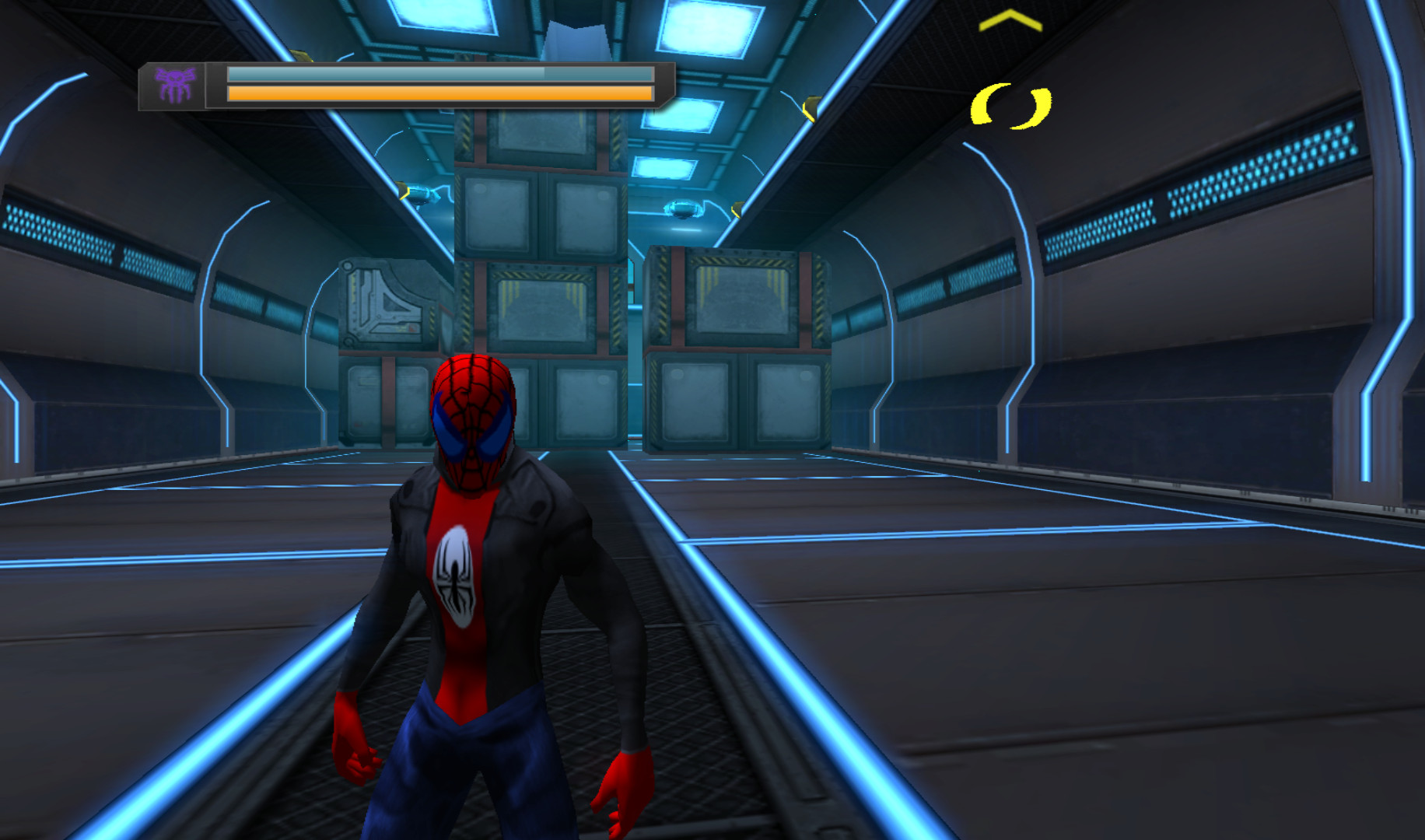Click the orange energy bar
Screen dimensions: 1425x840
tap(436, 95)
